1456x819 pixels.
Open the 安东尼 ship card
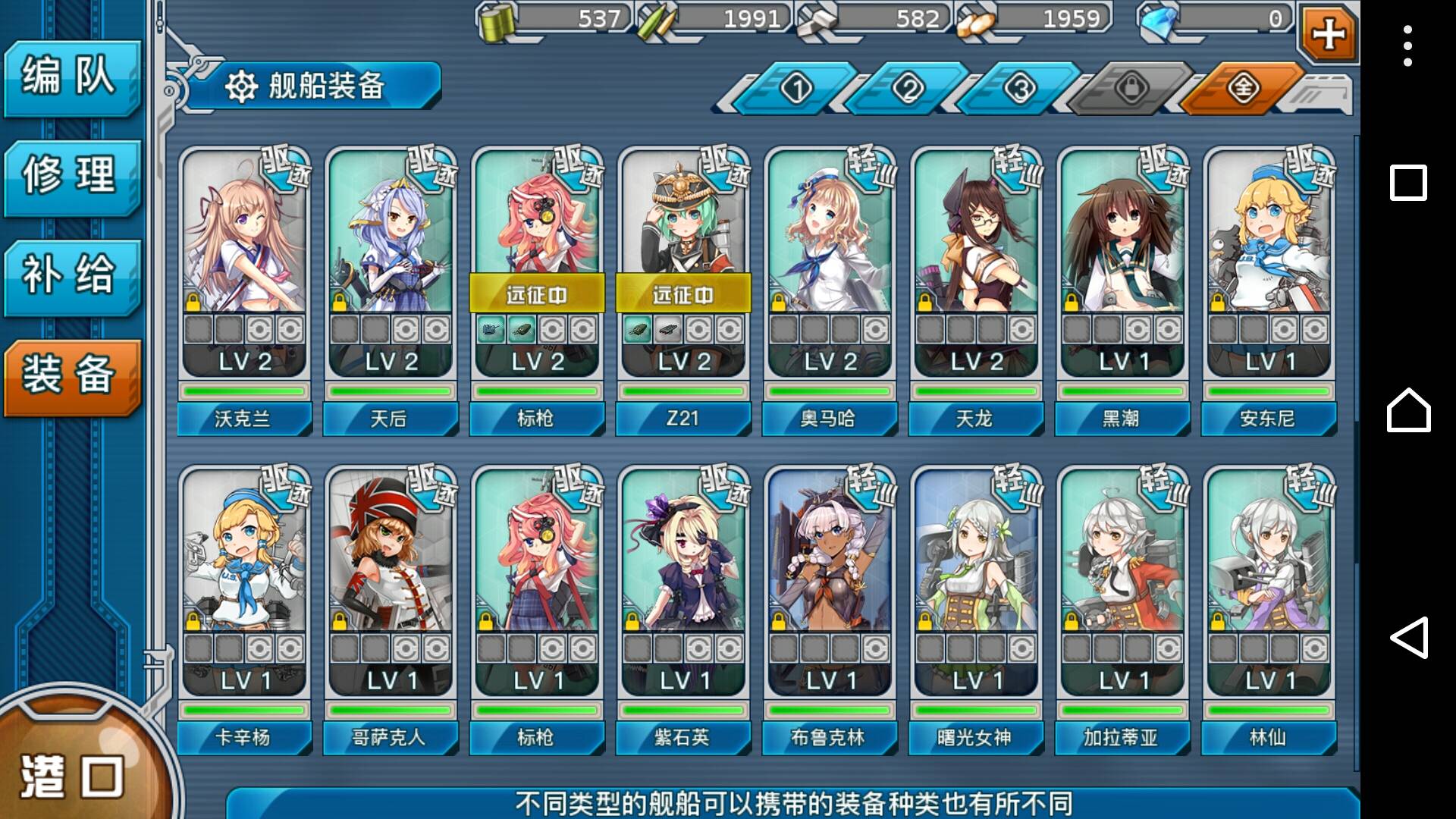click(x=1269, y=288)
